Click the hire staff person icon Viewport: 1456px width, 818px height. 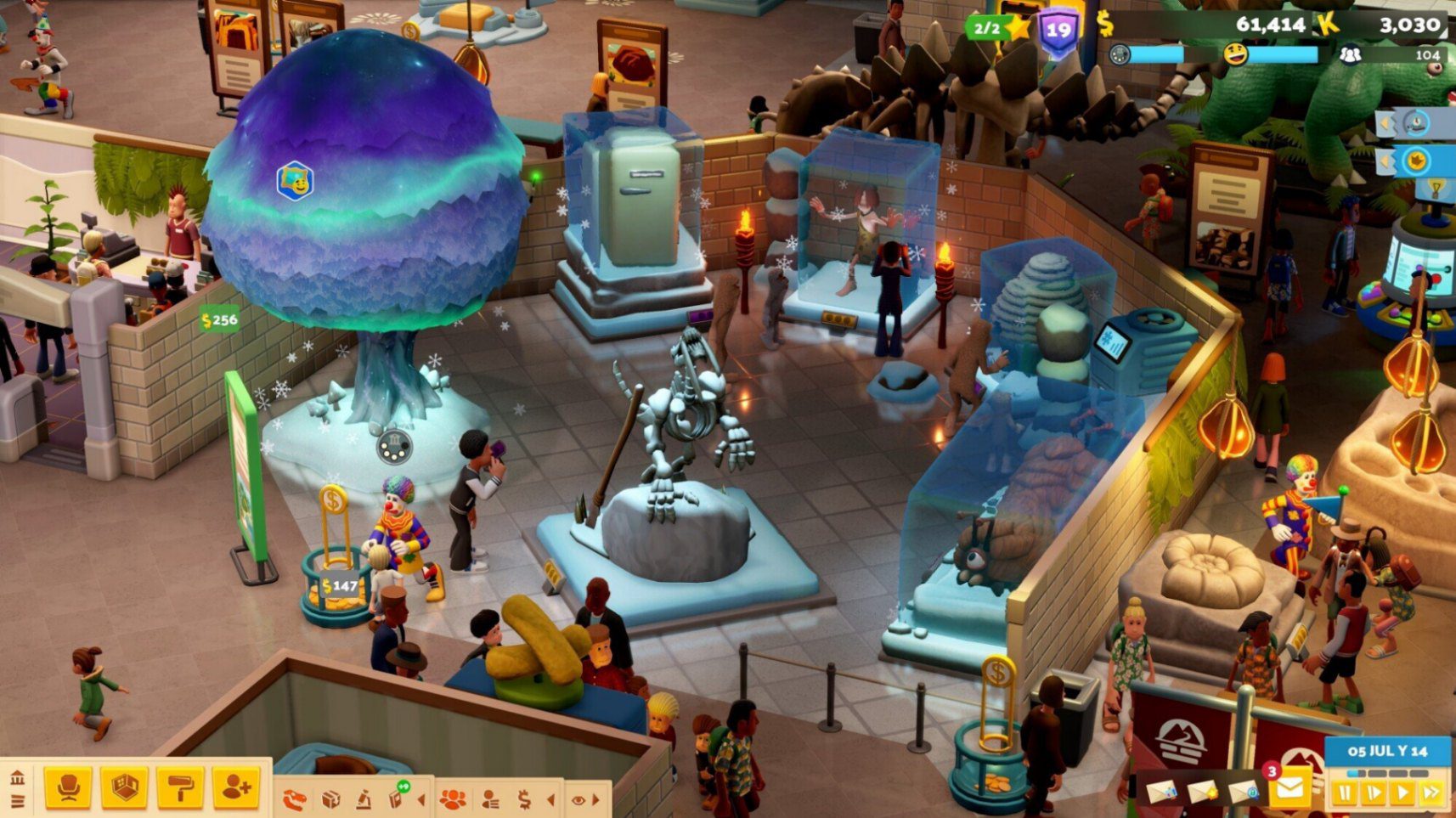pyautogui.click(x=236, y=790)
